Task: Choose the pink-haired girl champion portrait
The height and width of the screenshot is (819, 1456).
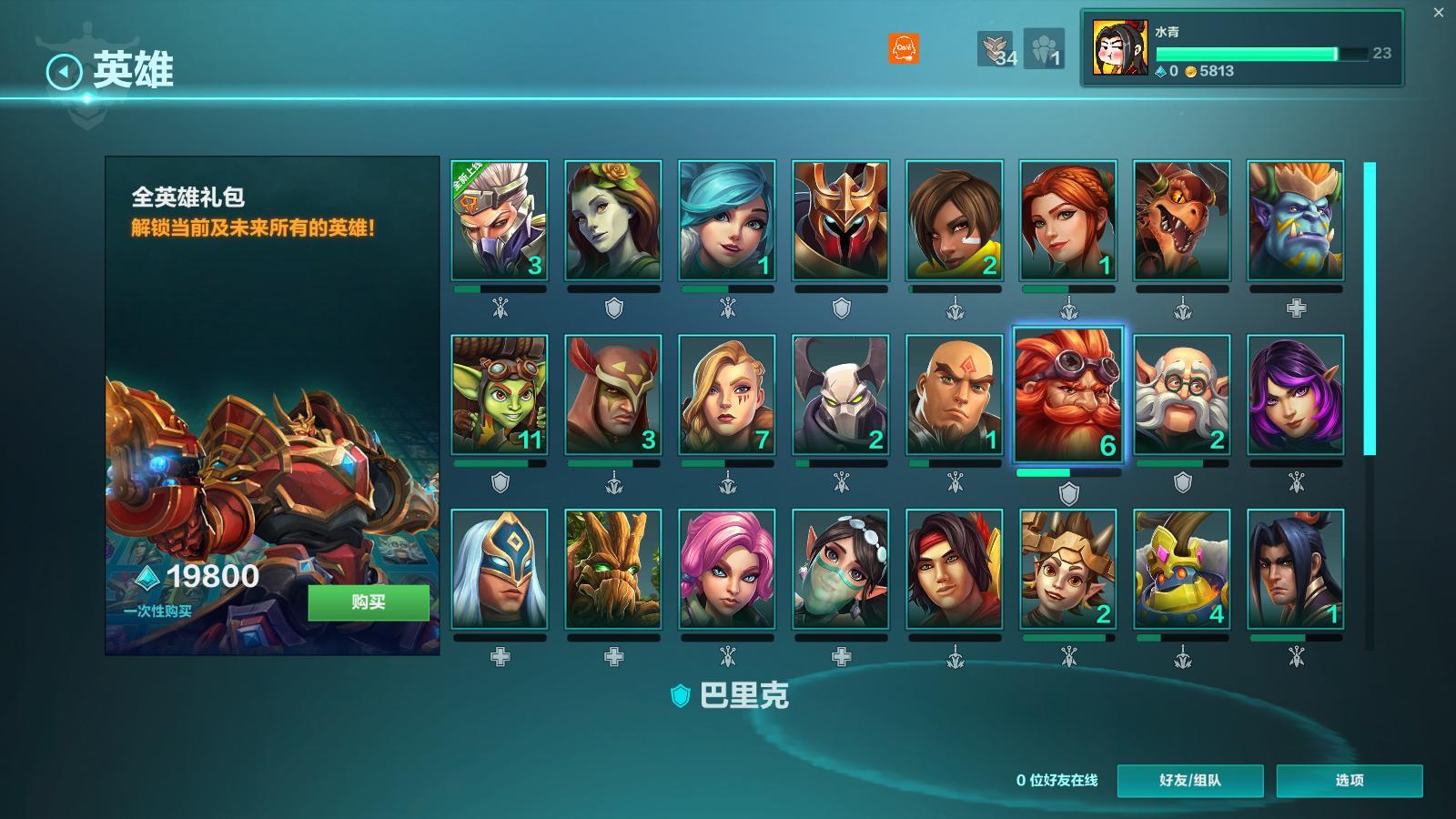Action: click(x=727, y=569)
